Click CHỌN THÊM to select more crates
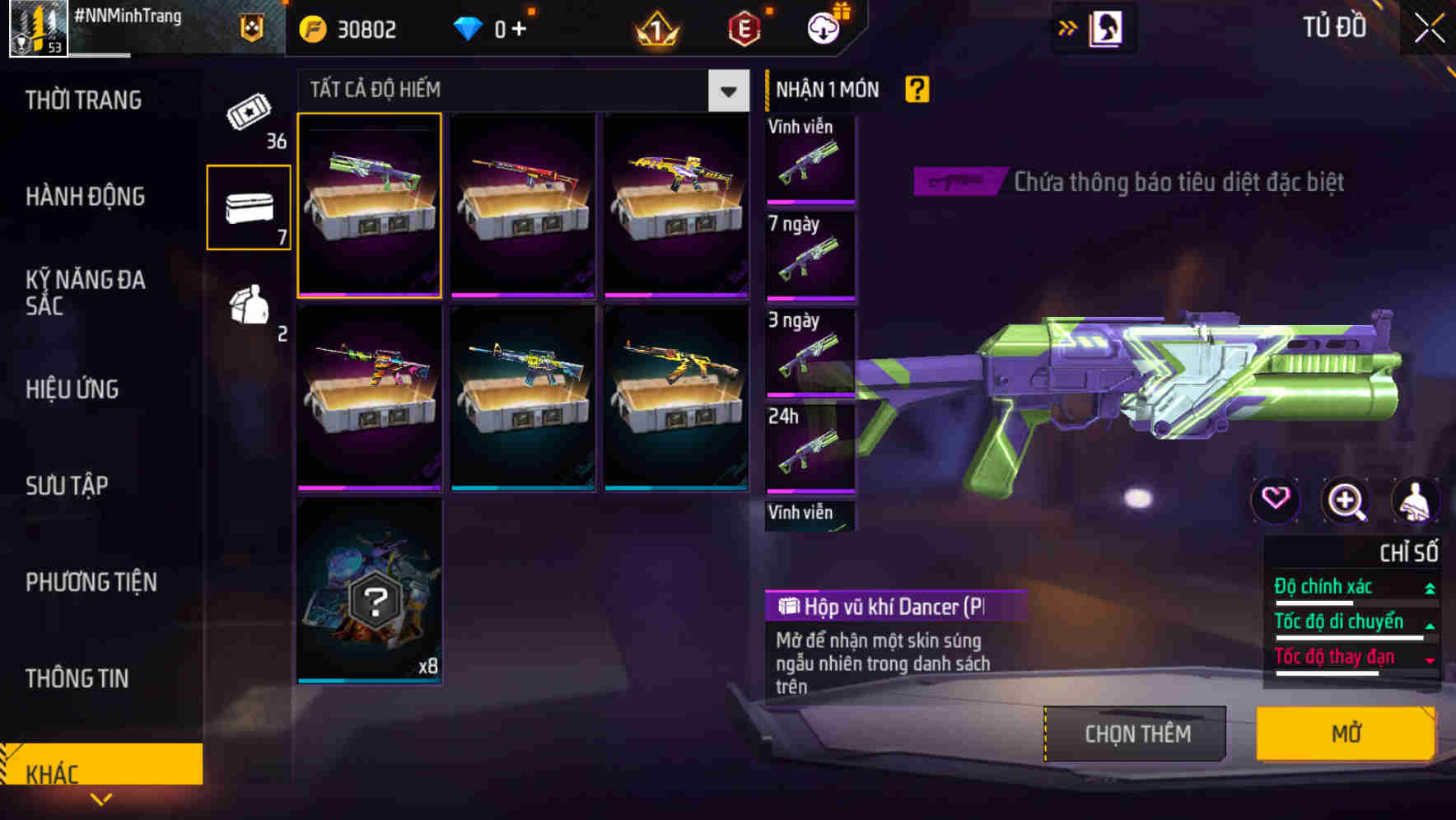The image size is (1456, 820). coord(1136,733)
